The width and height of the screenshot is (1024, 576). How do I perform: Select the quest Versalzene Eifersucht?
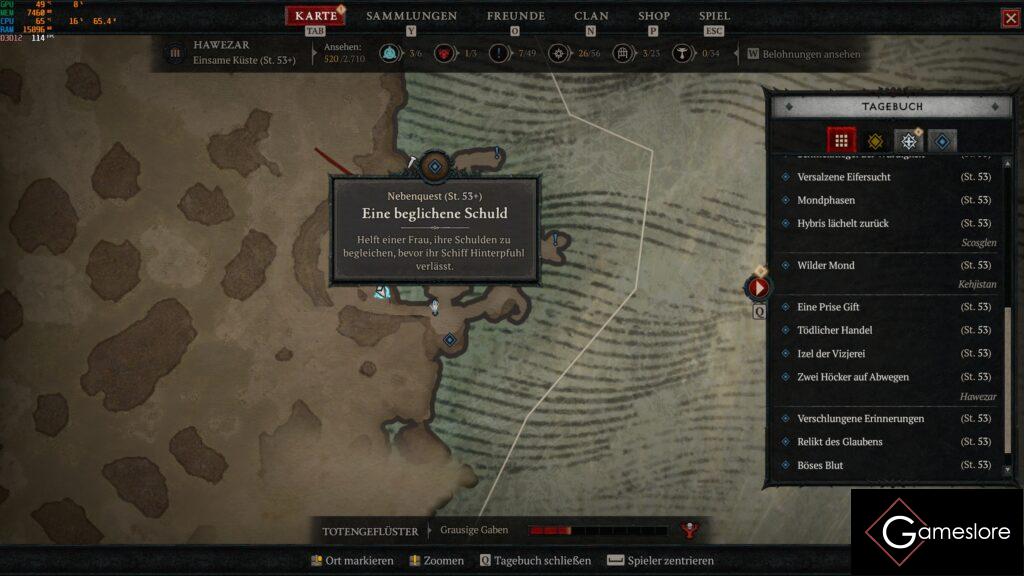843,177
